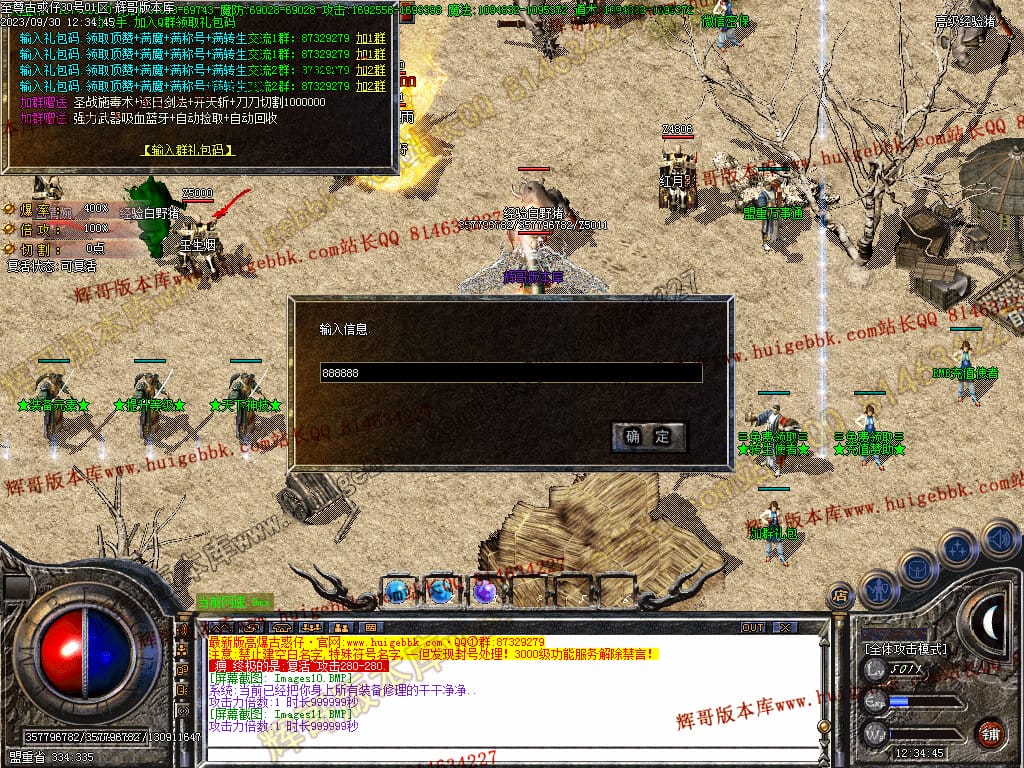The height and width of the screenshot is (768, 1024).
Task: Open the 输入群礼包码 gift code link
Action: click(x=188, y=151)
